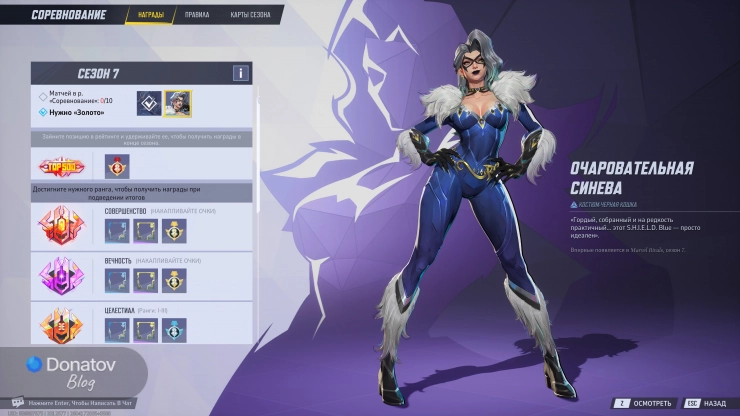
Task: Switch to the Награды tab
Action: [x=149, y=16]
